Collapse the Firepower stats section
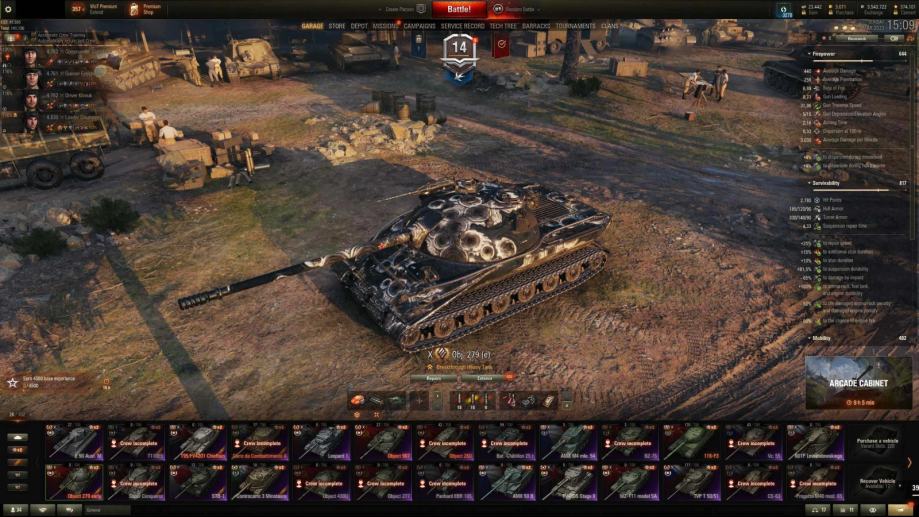This screenshot has width=919, height=517. pyautogui.click(x=810, y=53)
